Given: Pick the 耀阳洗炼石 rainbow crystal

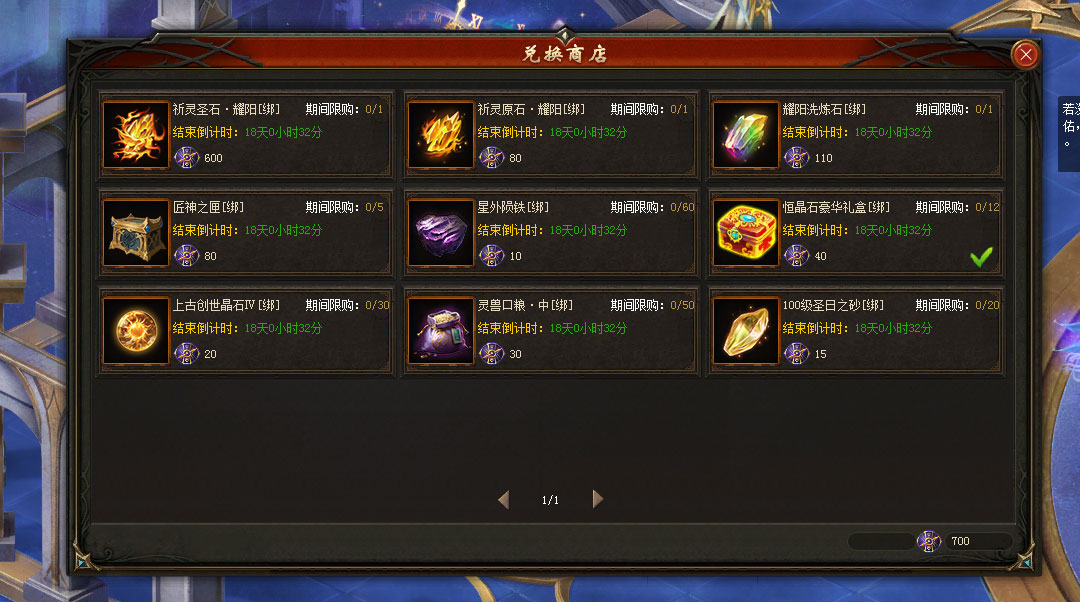Looking at the screenshot, I should tap(746, 135).
